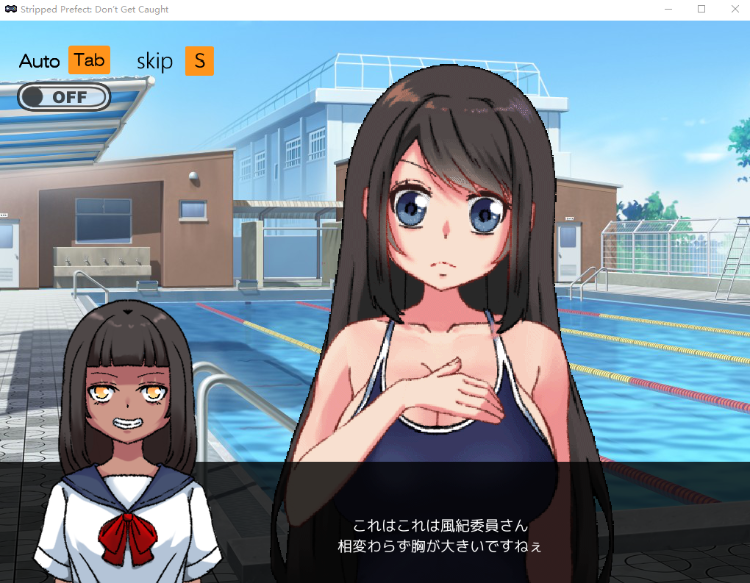Image resolution: width=750 pixels, height=583 pixels.
Task: Minimize the game window
Action: pos(669,9)
